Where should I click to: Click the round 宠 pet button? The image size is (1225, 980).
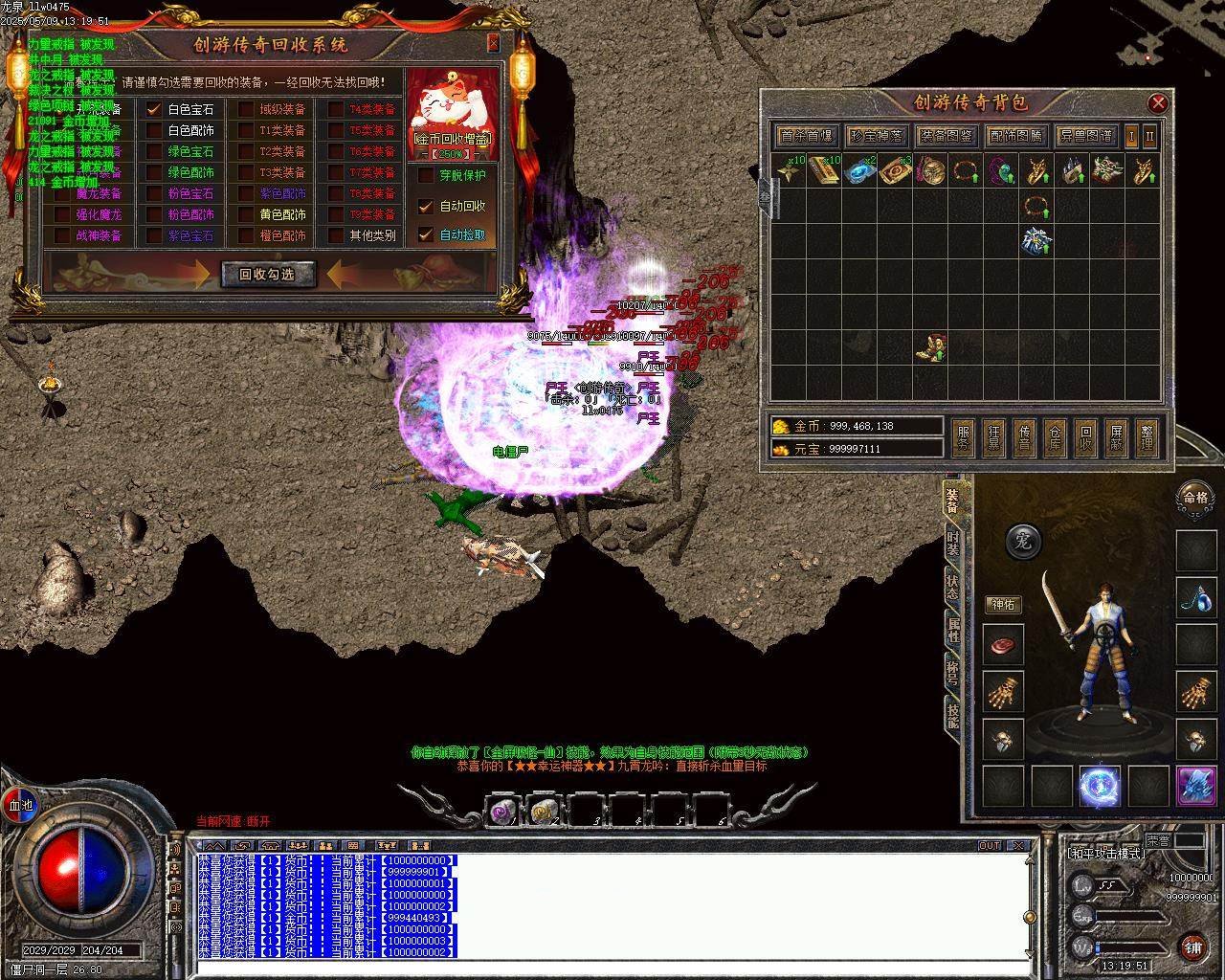point(1022,542)
